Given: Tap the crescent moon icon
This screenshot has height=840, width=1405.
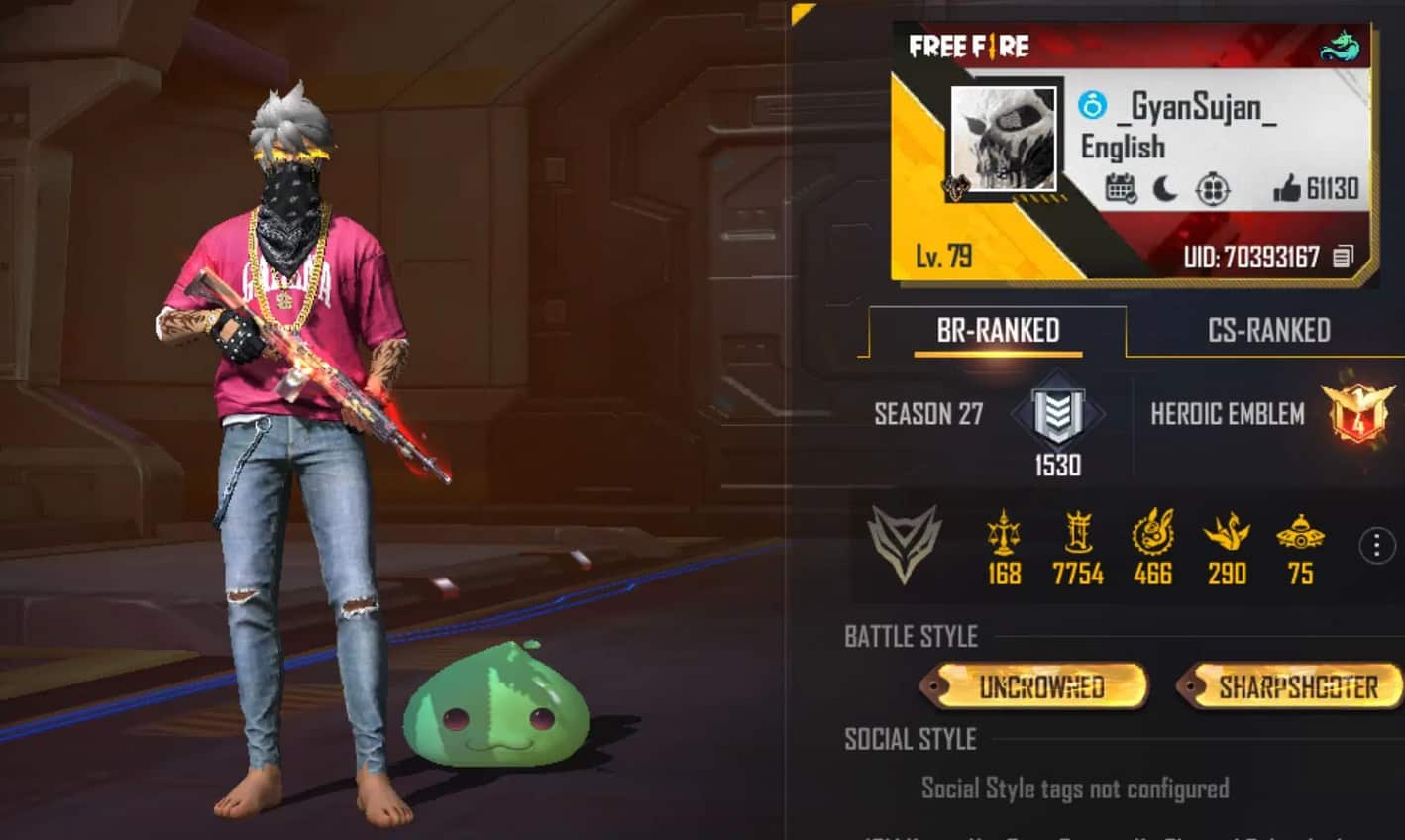Looking at the screenshot, I should pyautogui.click(x=1166, y=188).
